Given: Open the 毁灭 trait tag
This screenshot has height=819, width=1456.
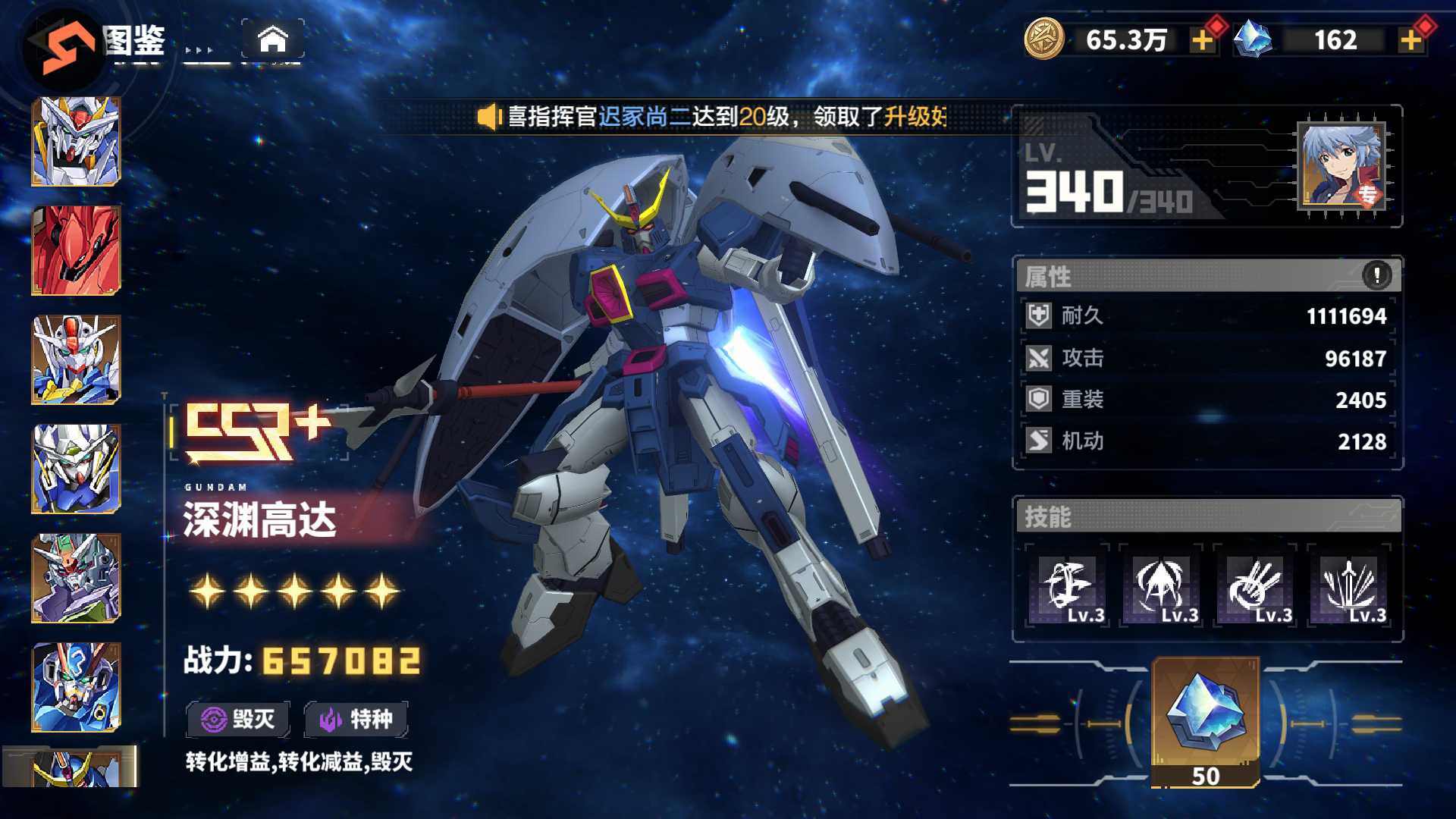Looking at the screenshot, I should pyautogui.click(x=238, y=719).
